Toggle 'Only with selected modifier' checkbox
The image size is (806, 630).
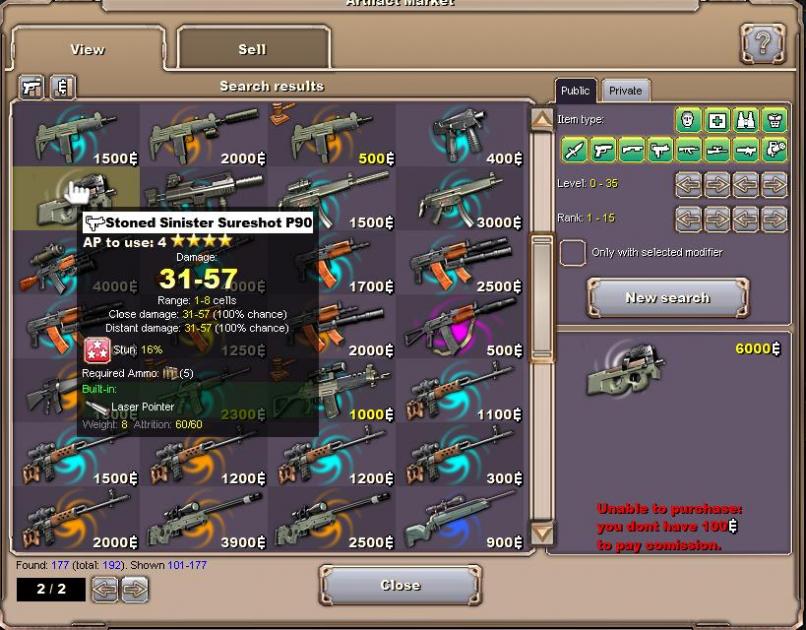click(573, 253)
